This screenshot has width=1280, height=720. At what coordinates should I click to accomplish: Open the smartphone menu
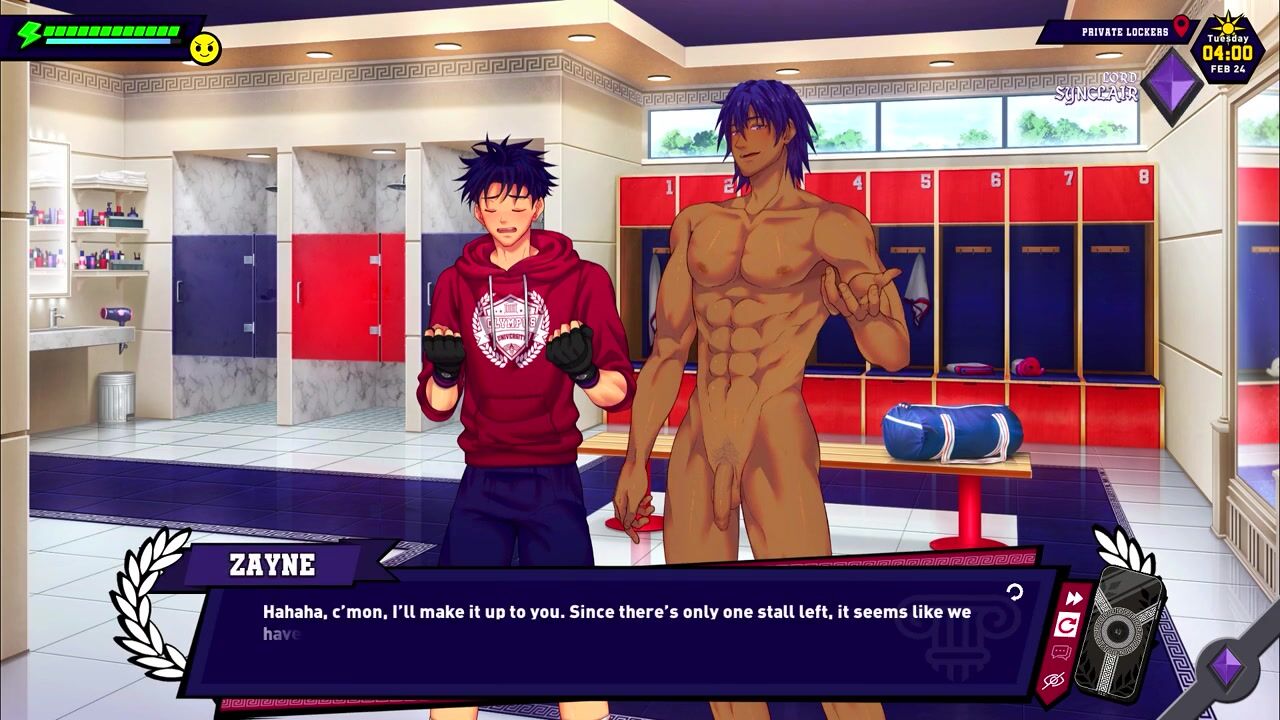(x=1119, y=629)
